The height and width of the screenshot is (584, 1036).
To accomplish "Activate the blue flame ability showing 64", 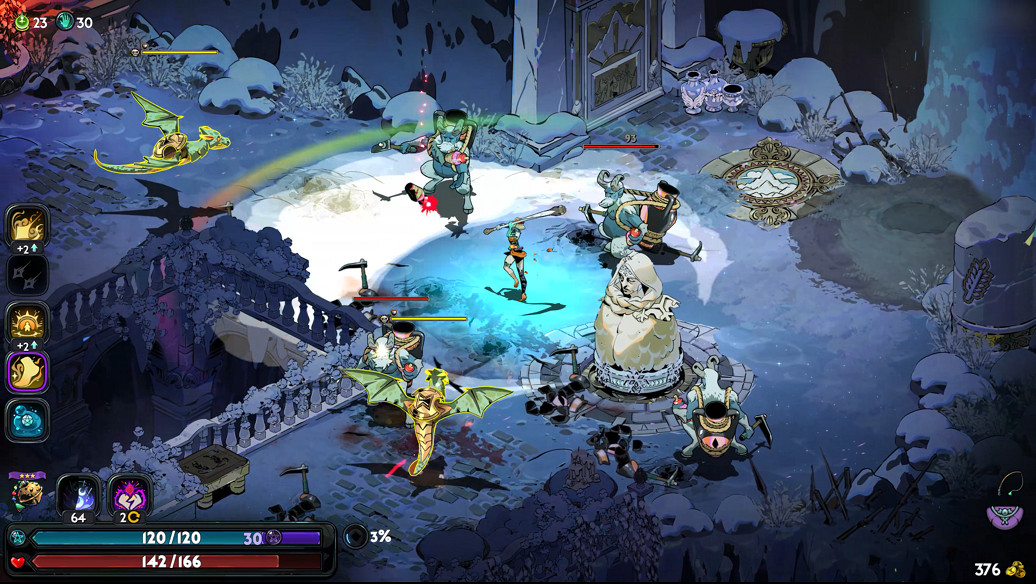I will point(77,494).
